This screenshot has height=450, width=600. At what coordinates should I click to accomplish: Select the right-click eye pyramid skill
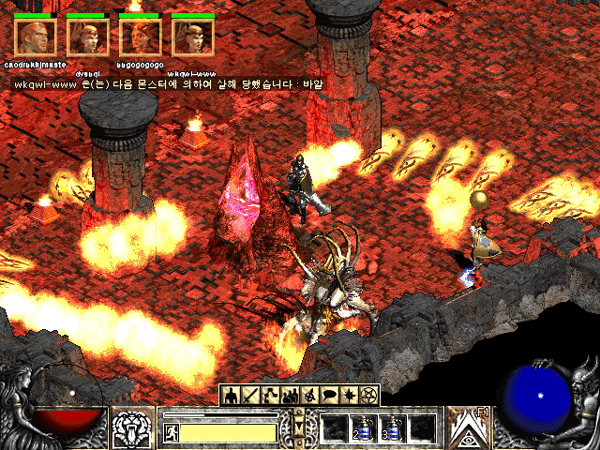tap(467, 427)
